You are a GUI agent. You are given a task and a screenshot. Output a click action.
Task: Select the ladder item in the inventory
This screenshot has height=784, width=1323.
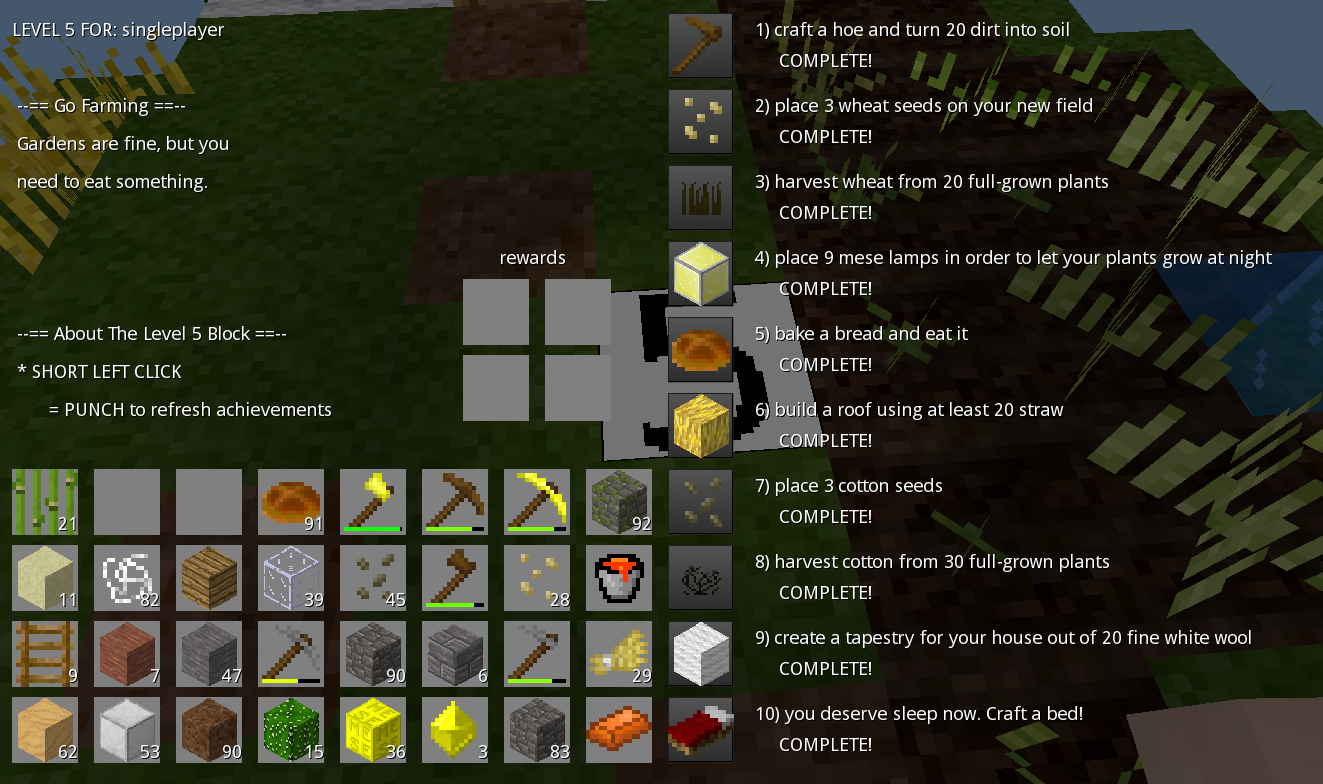coord(45,654)
